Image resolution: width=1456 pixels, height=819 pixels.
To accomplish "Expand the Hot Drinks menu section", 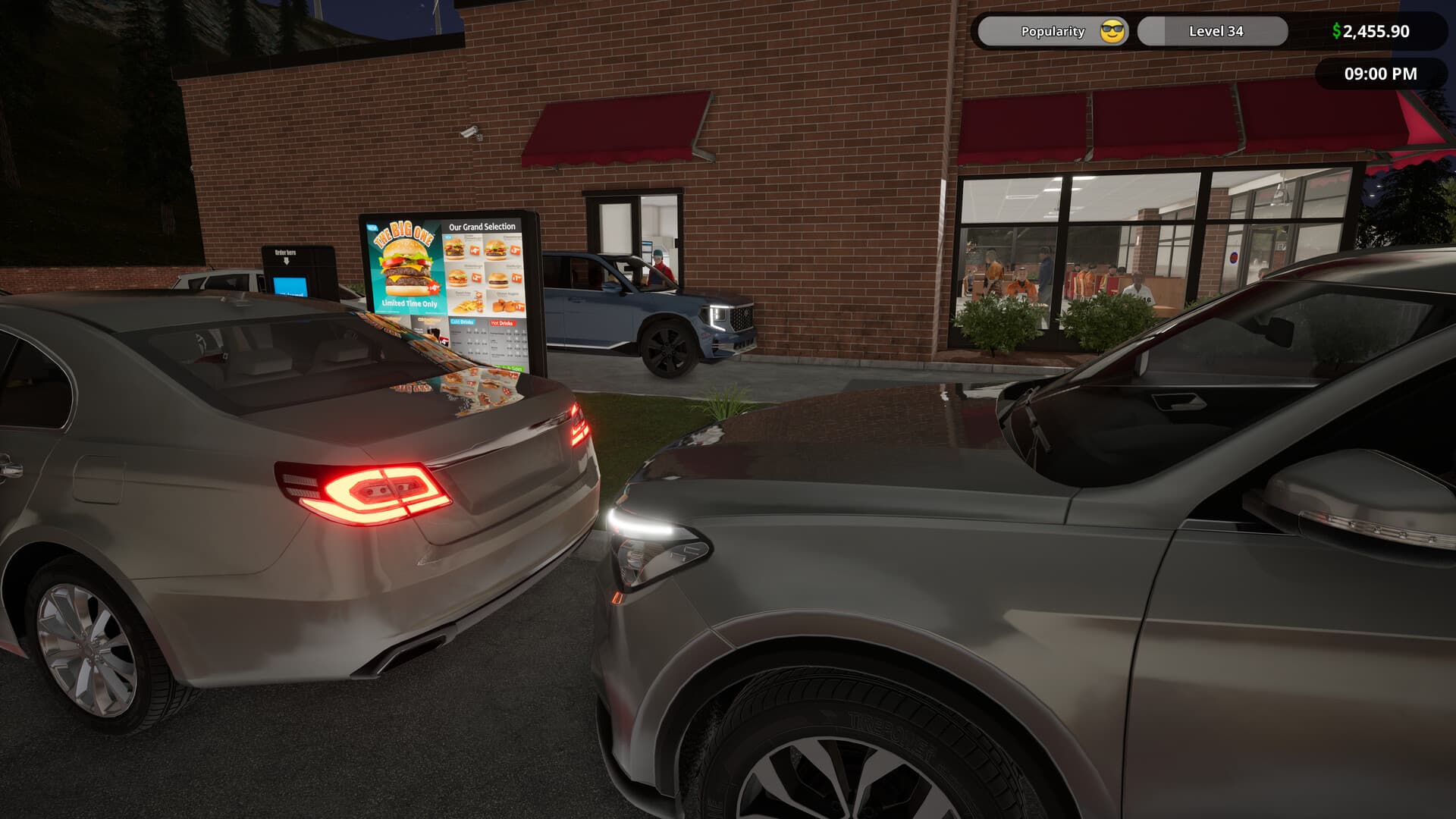I will pyautogui.click(x=502, y=323).
